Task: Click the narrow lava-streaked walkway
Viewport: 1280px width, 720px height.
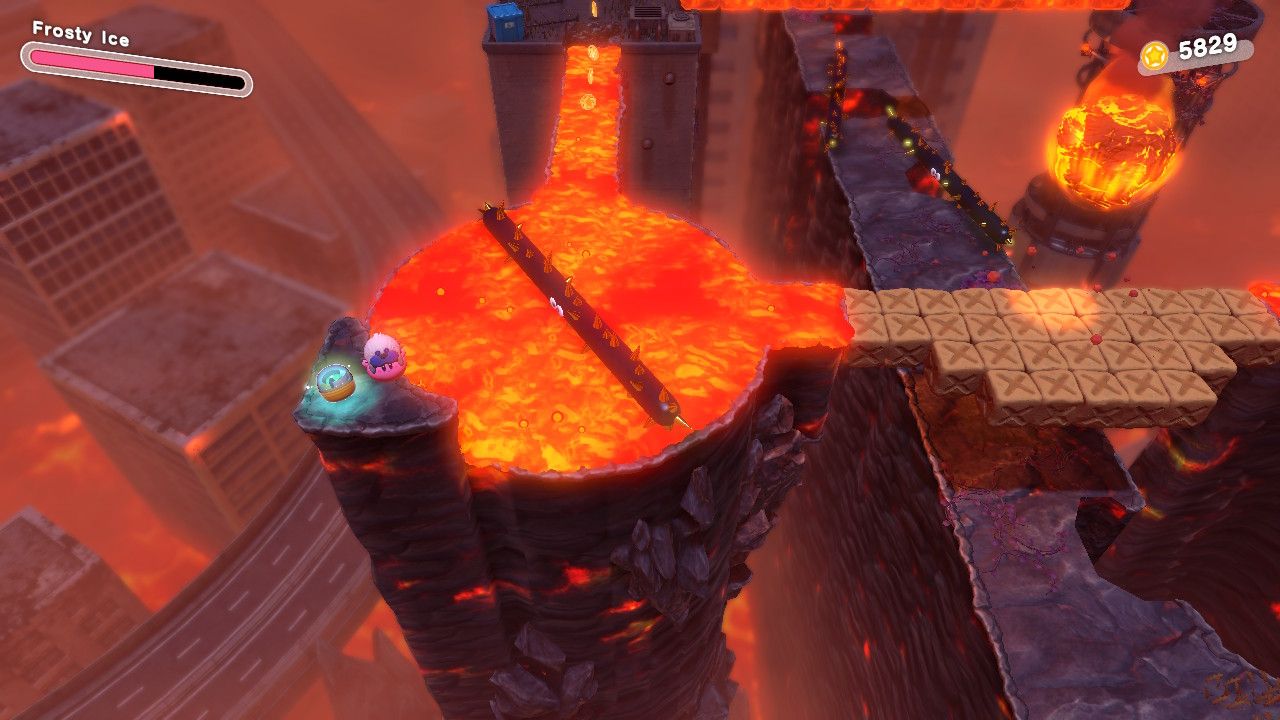Action: (880, 180)
